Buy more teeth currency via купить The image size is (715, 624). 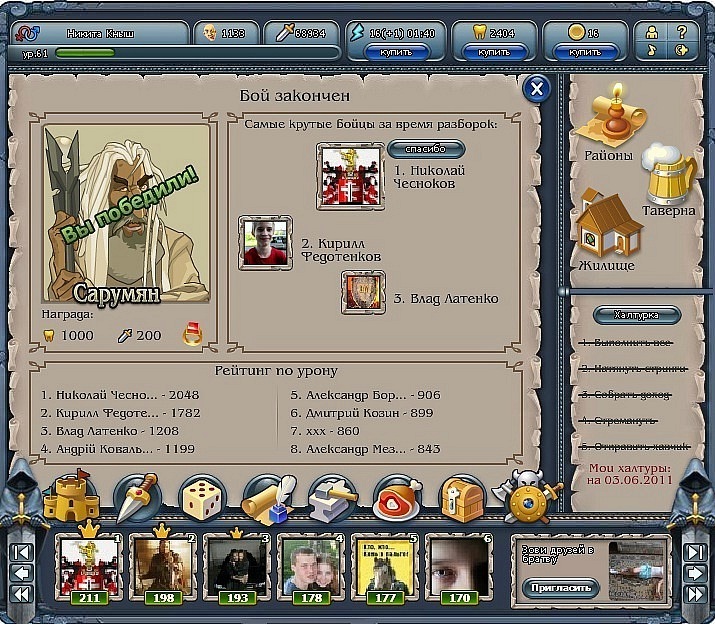[x=495, y=51]
